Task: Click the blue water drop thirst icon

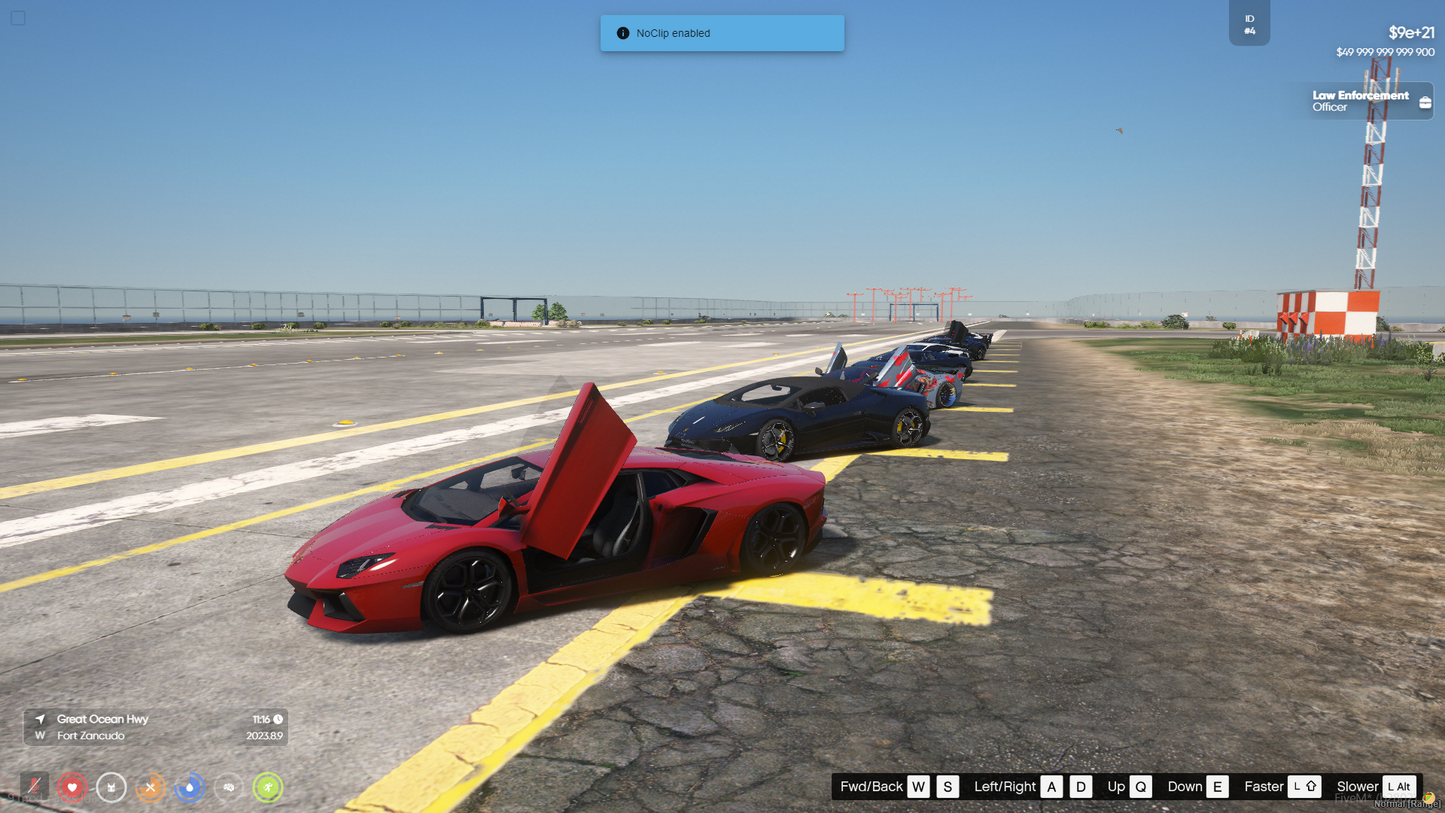Action: point(189,787)
